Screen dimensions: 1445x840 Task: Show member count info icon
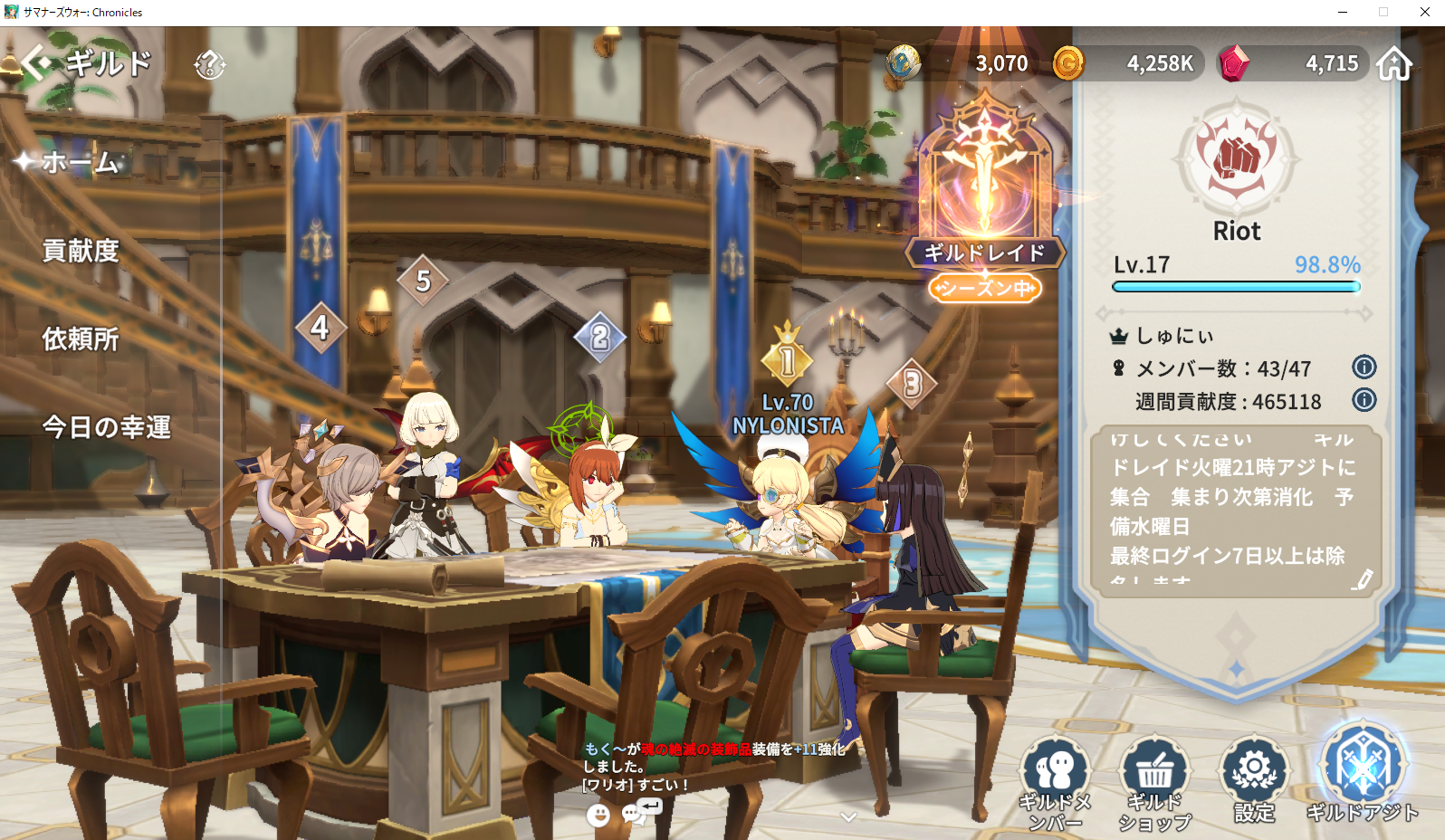tap(1364, 367)
